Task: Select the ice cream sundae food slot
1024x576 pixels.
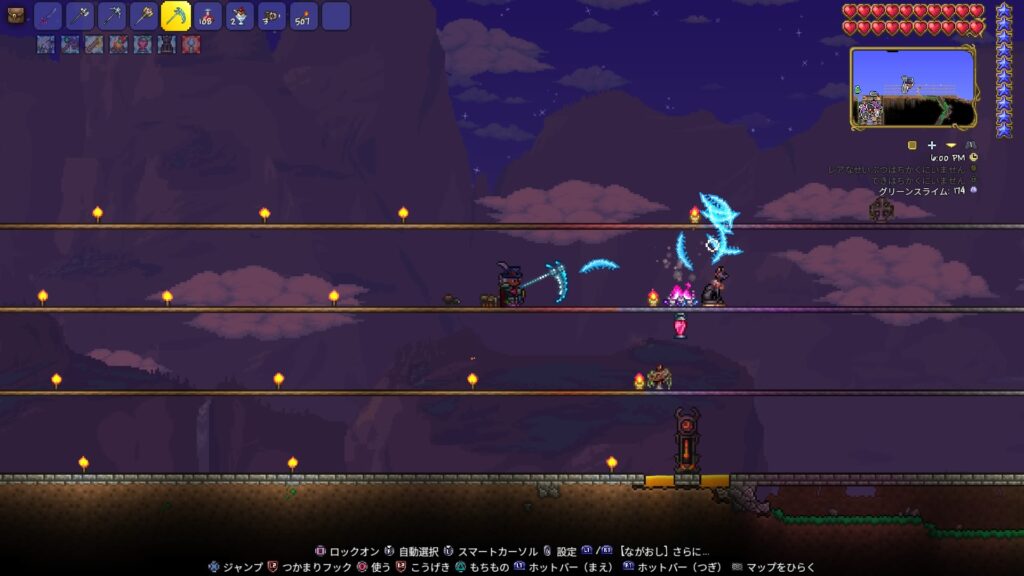Action: (x=240, y=16)
